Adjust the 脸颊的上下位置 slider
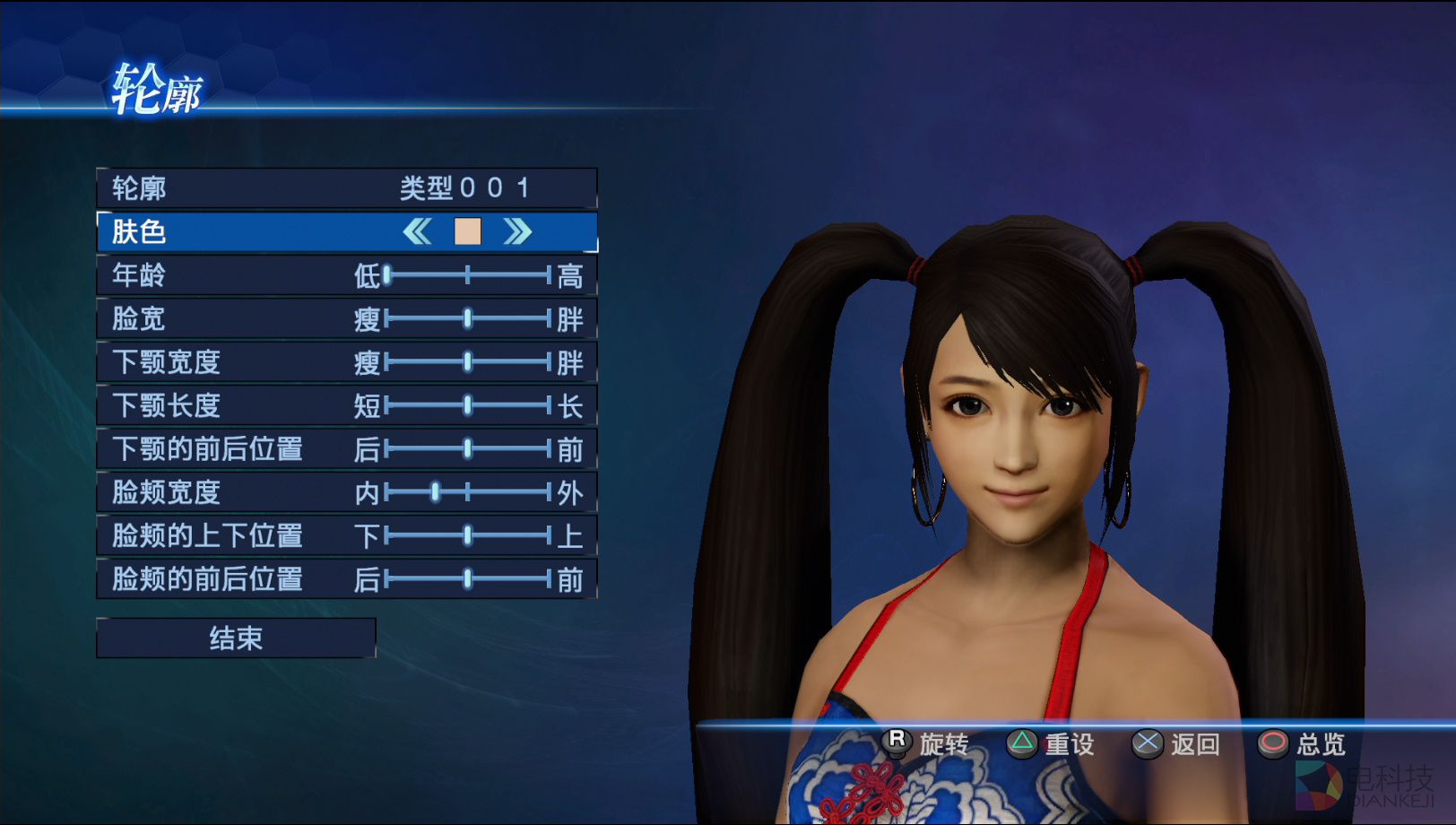The image size is (1456, 825). tap(467, 536)
